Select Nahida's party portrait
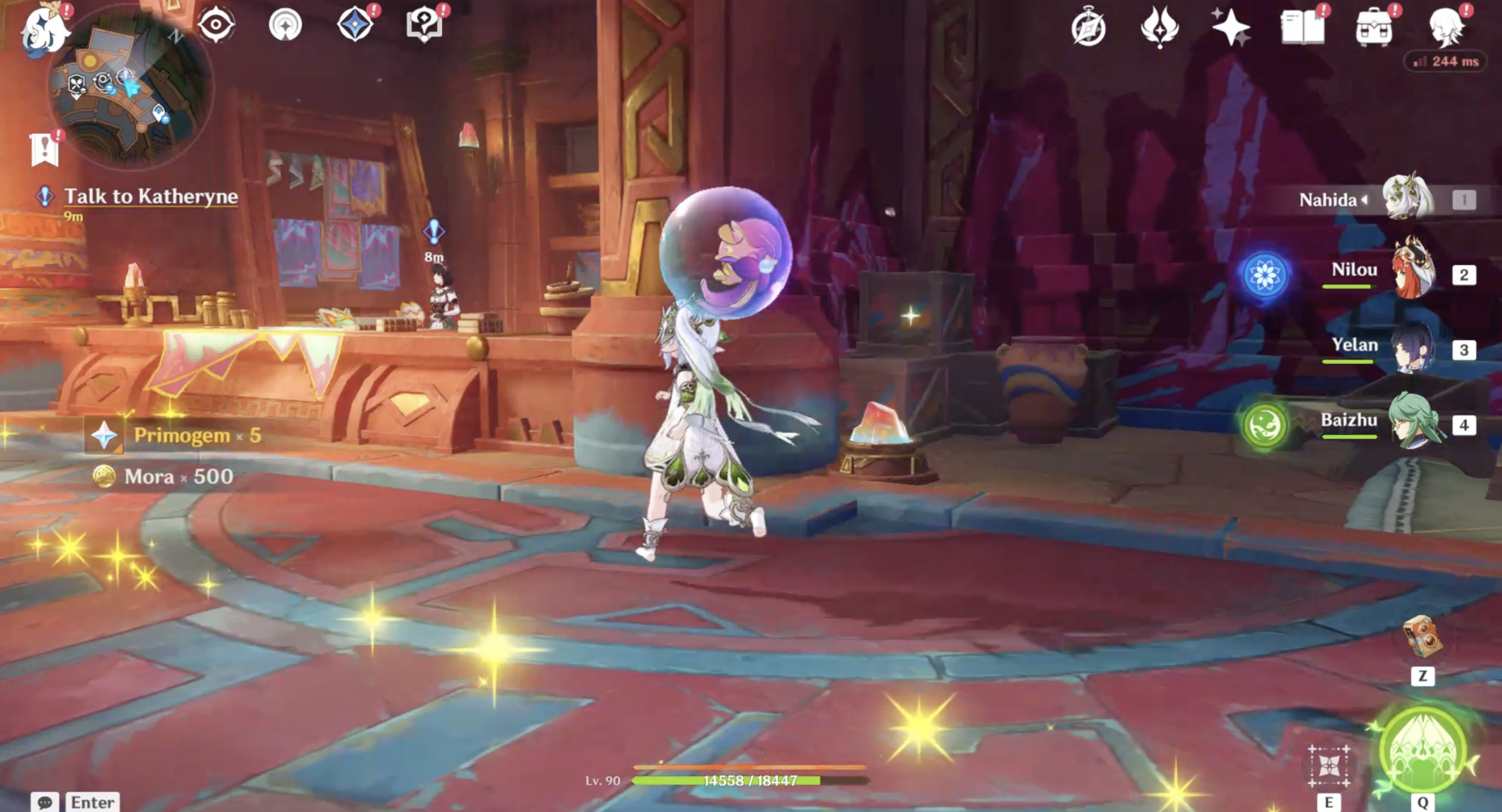 [1407, 199]
